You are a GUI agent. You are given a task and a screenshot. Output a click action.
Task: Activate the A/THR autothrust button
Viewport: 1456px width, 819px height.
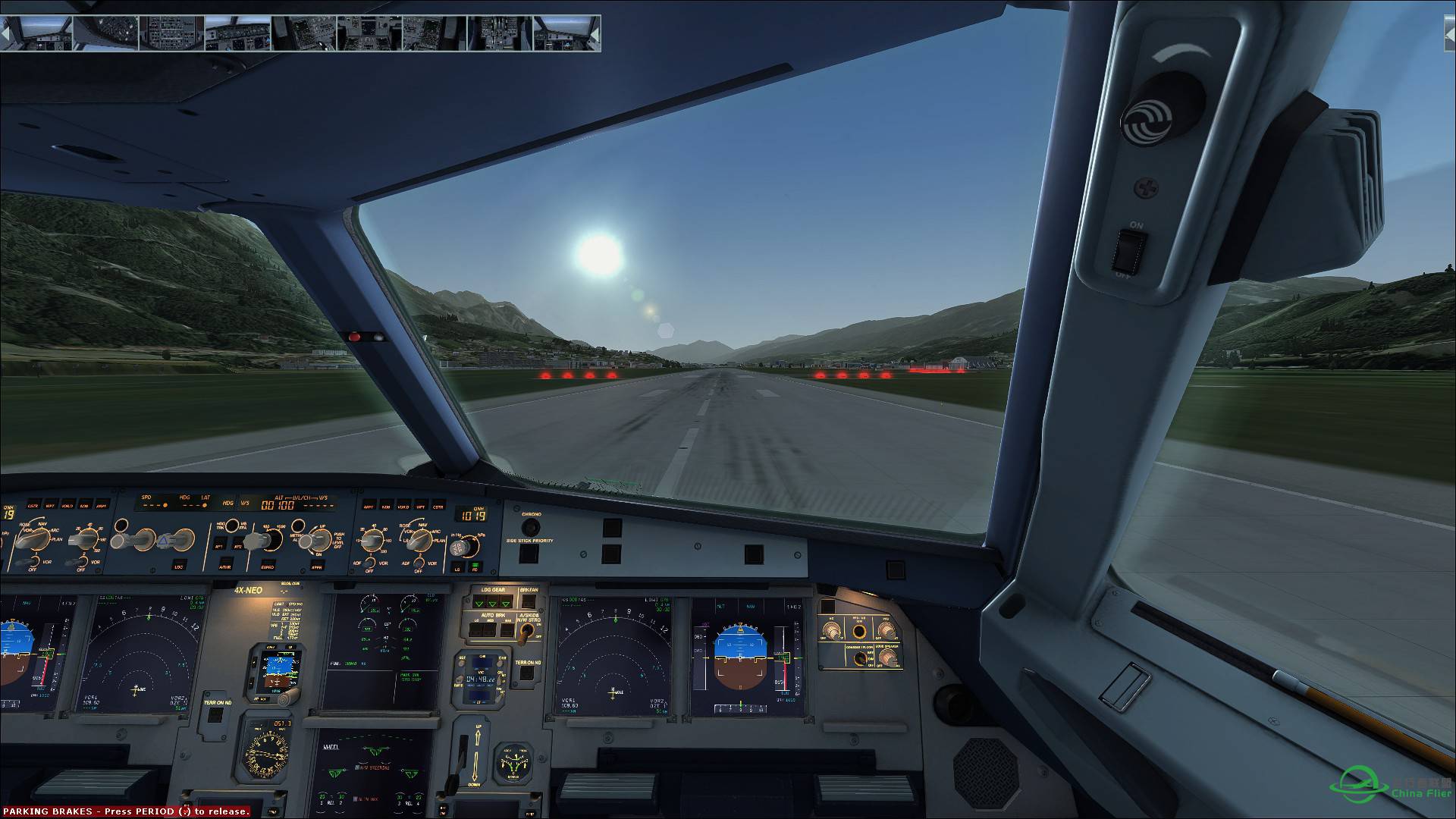pyautogui.click(x=226, y=566)
